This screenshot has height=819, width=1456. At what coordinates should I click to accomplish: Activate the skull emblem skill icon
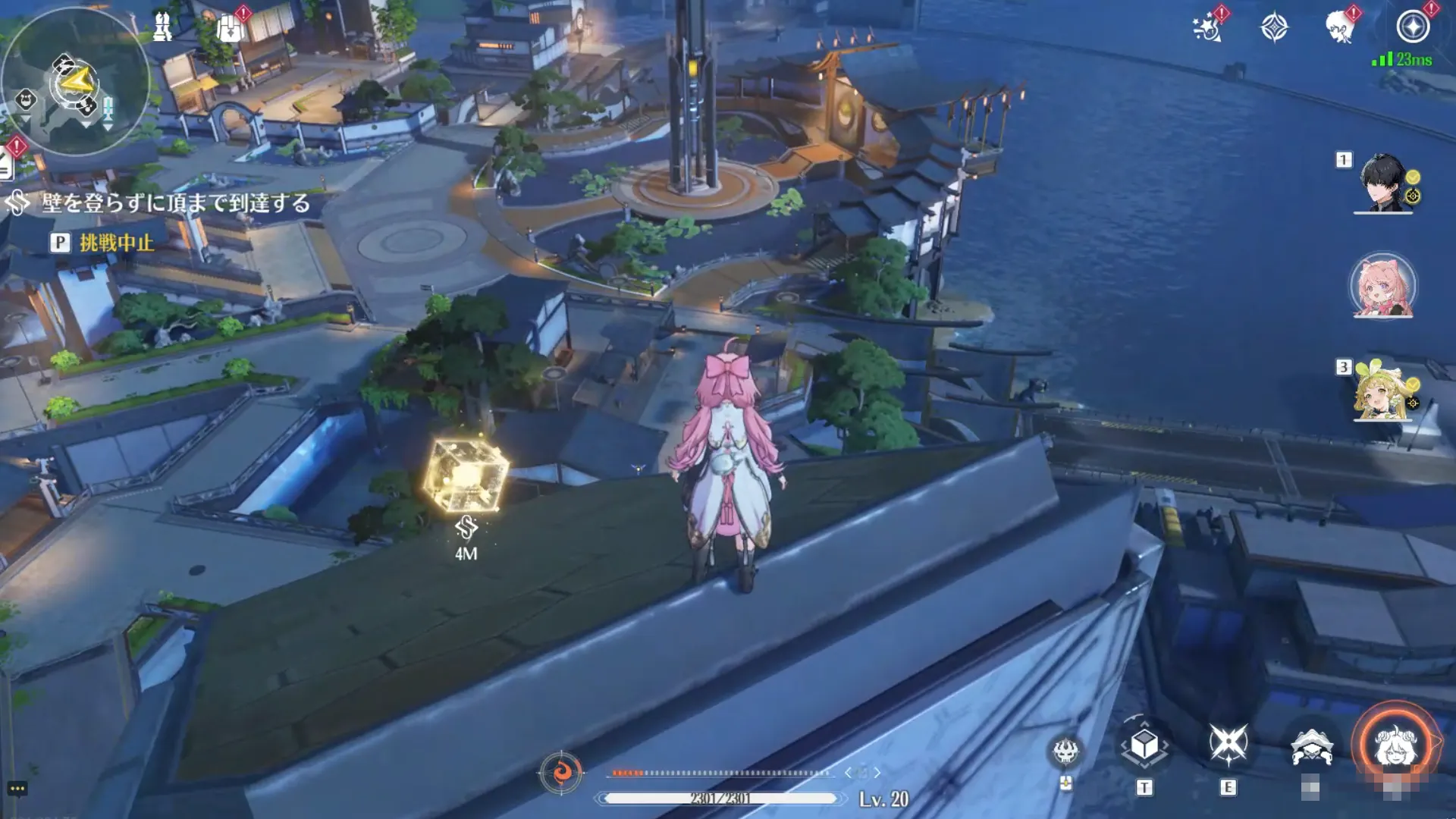click(x=1065, y=752)
